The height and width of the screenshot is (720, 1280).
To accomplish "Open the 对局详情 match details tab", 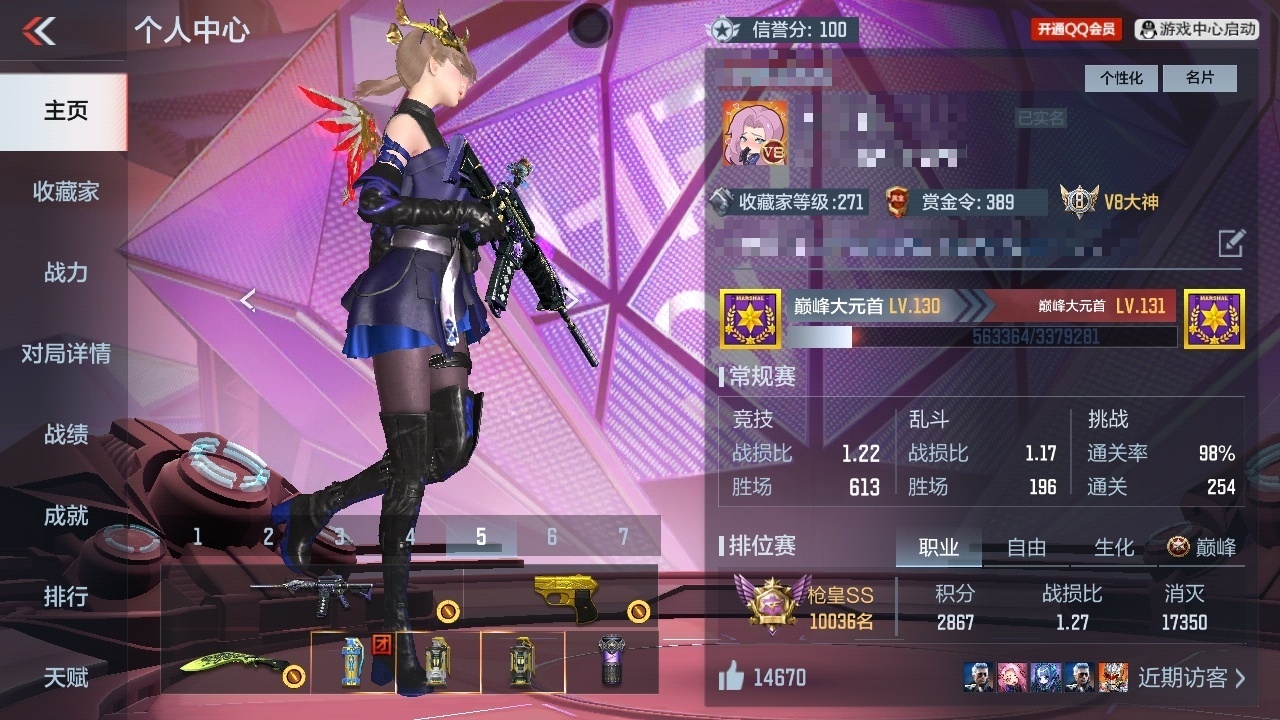I will [x=65, y=353].
